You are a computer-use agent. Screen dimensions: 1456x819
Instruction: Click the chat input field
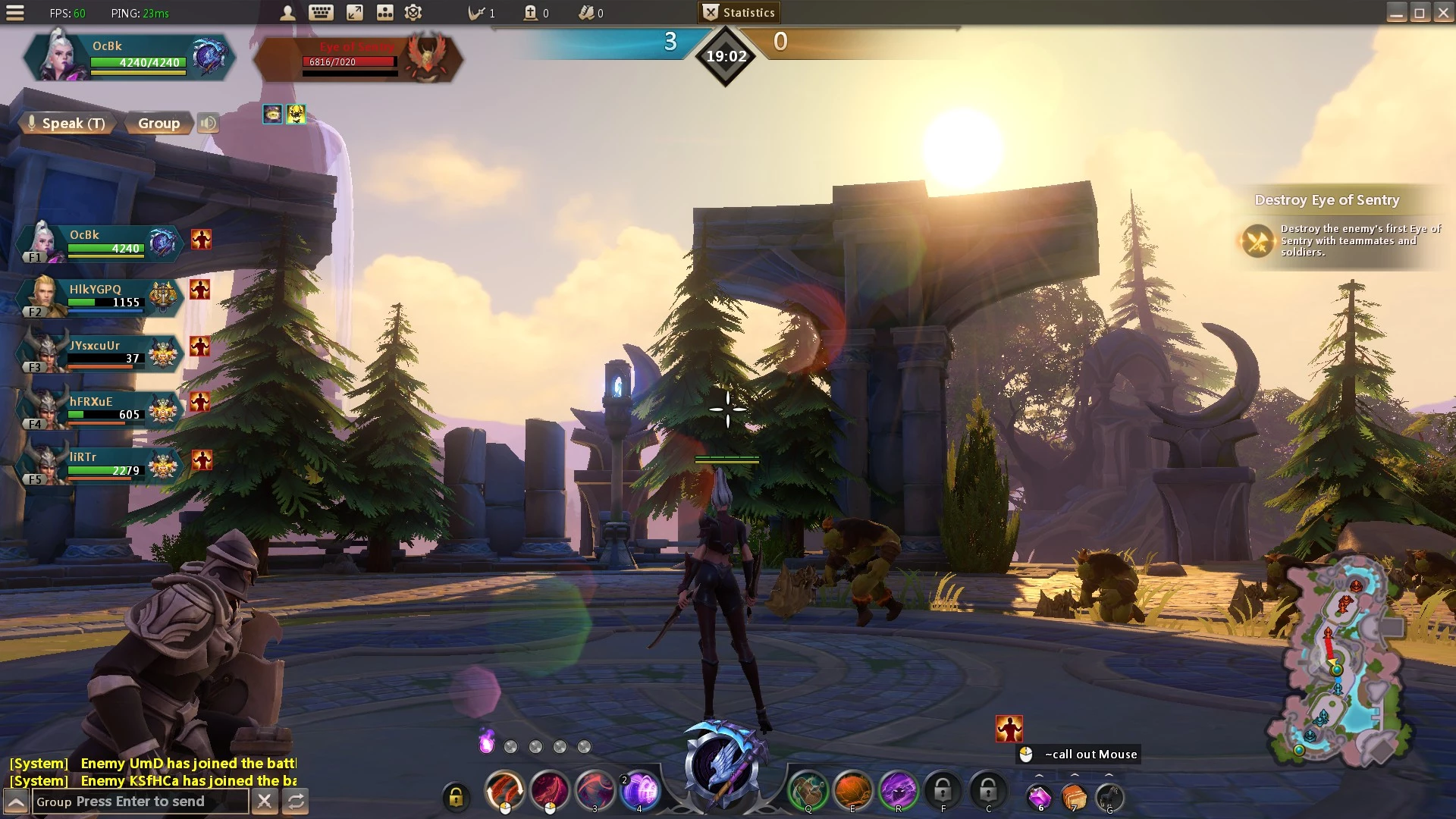(x=140, y=802)
